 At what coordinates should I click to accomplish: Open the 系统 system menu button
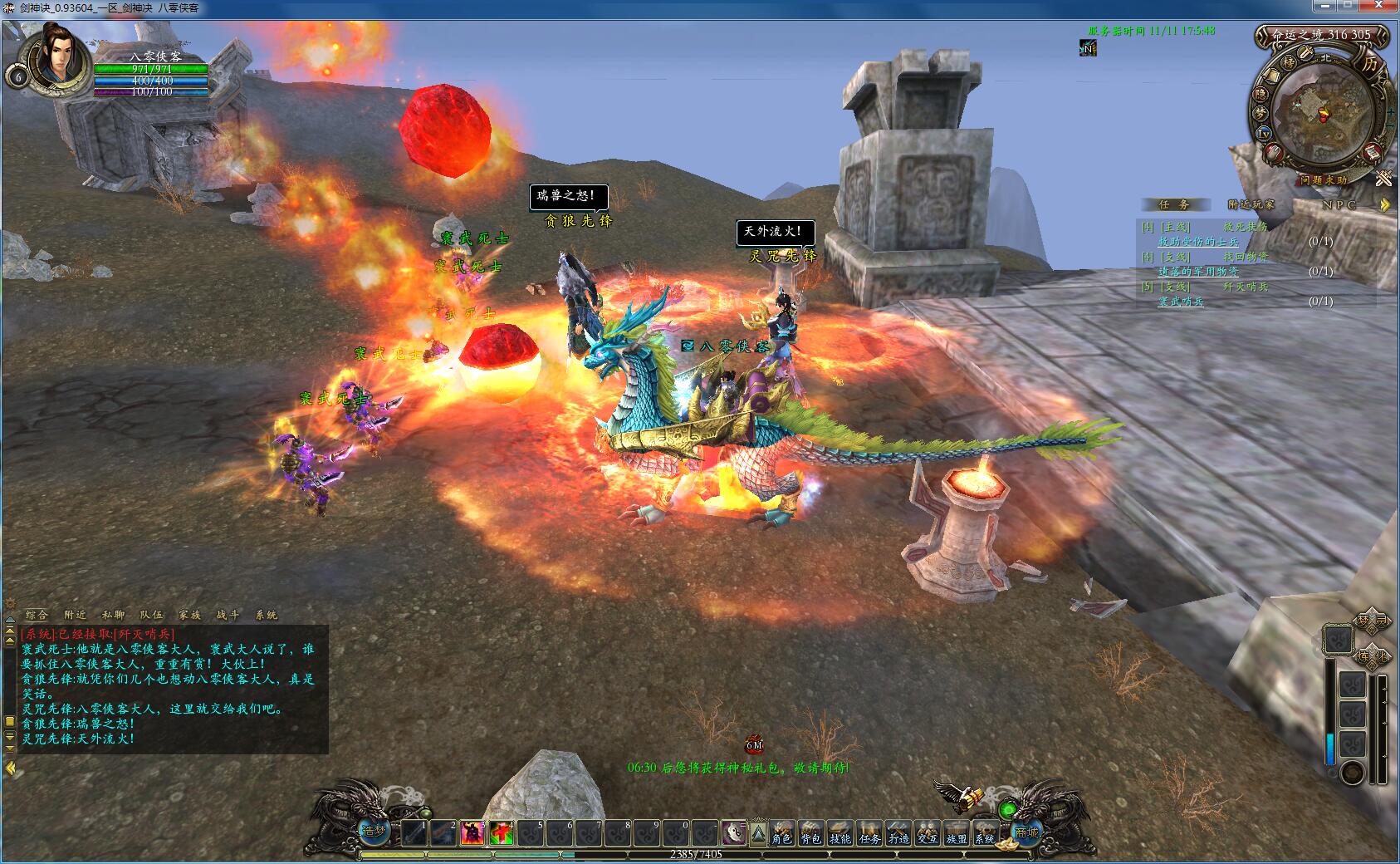[984, 834]
